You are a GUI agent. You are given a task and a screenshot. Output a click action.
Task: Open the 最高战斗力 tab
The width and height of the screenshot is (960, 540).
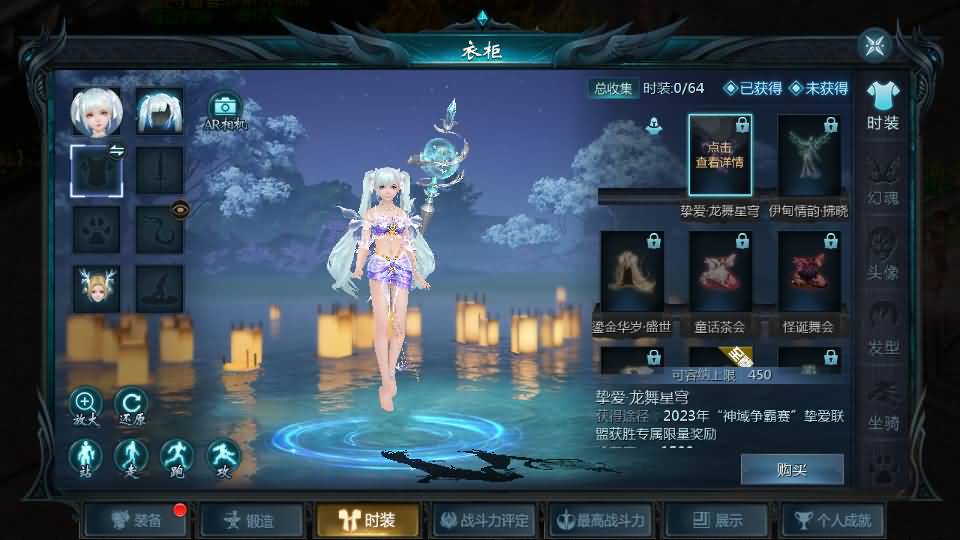click(x=600, y=520)
